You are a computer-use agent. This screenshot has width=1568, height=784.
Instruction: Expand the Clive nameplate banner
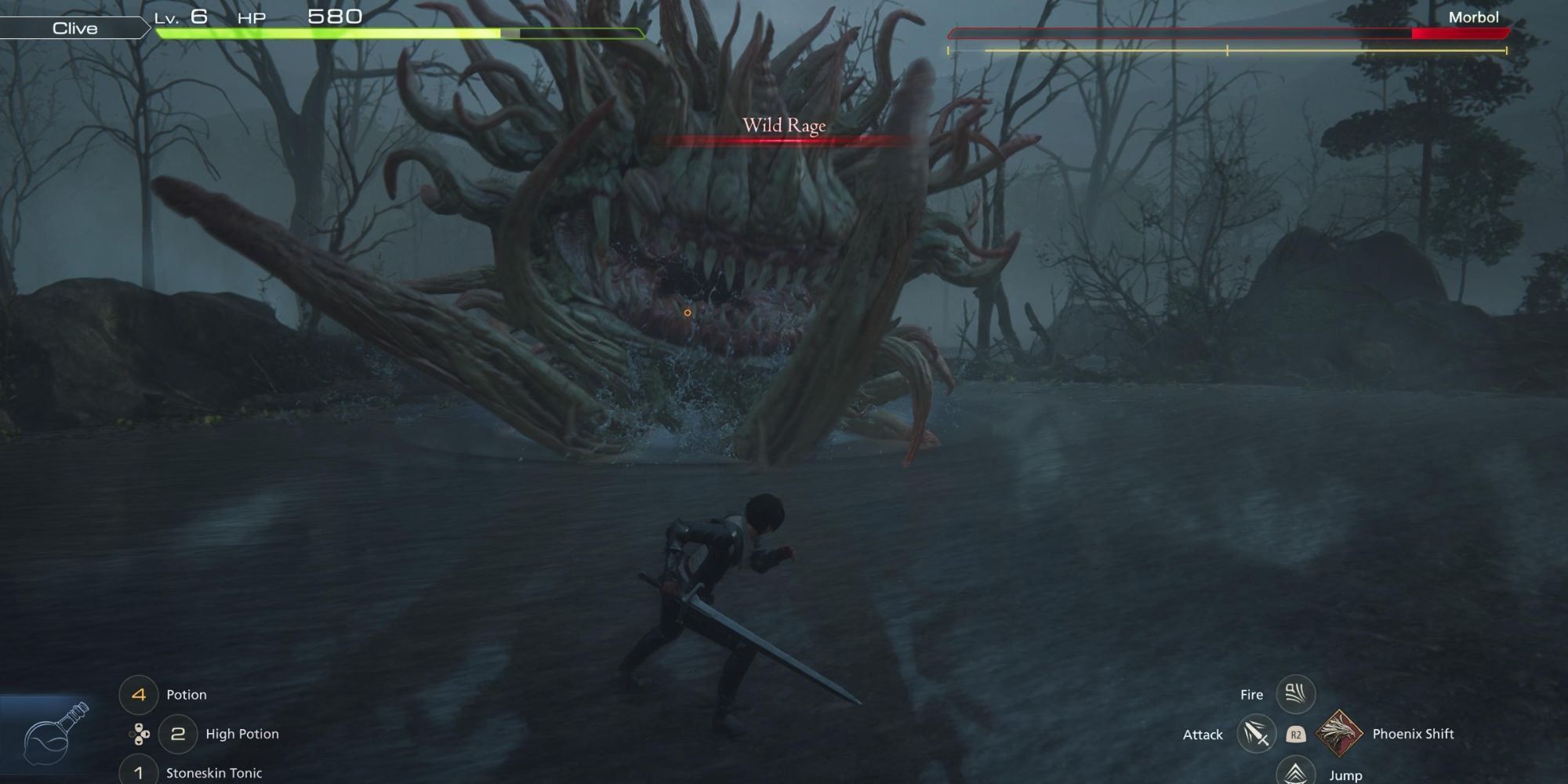[x=74, y=28]
